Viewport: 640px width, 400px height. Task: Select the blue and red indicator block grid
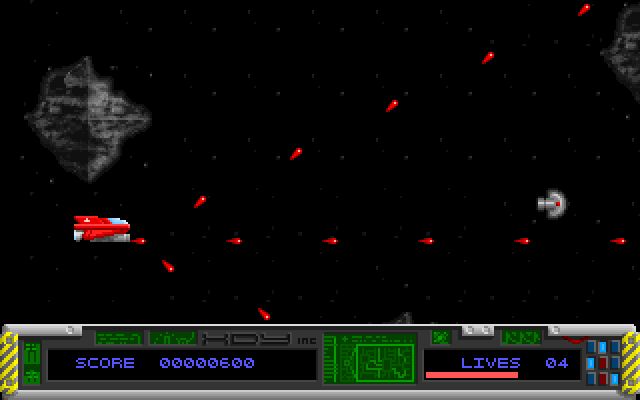click(x=603, y=361)
